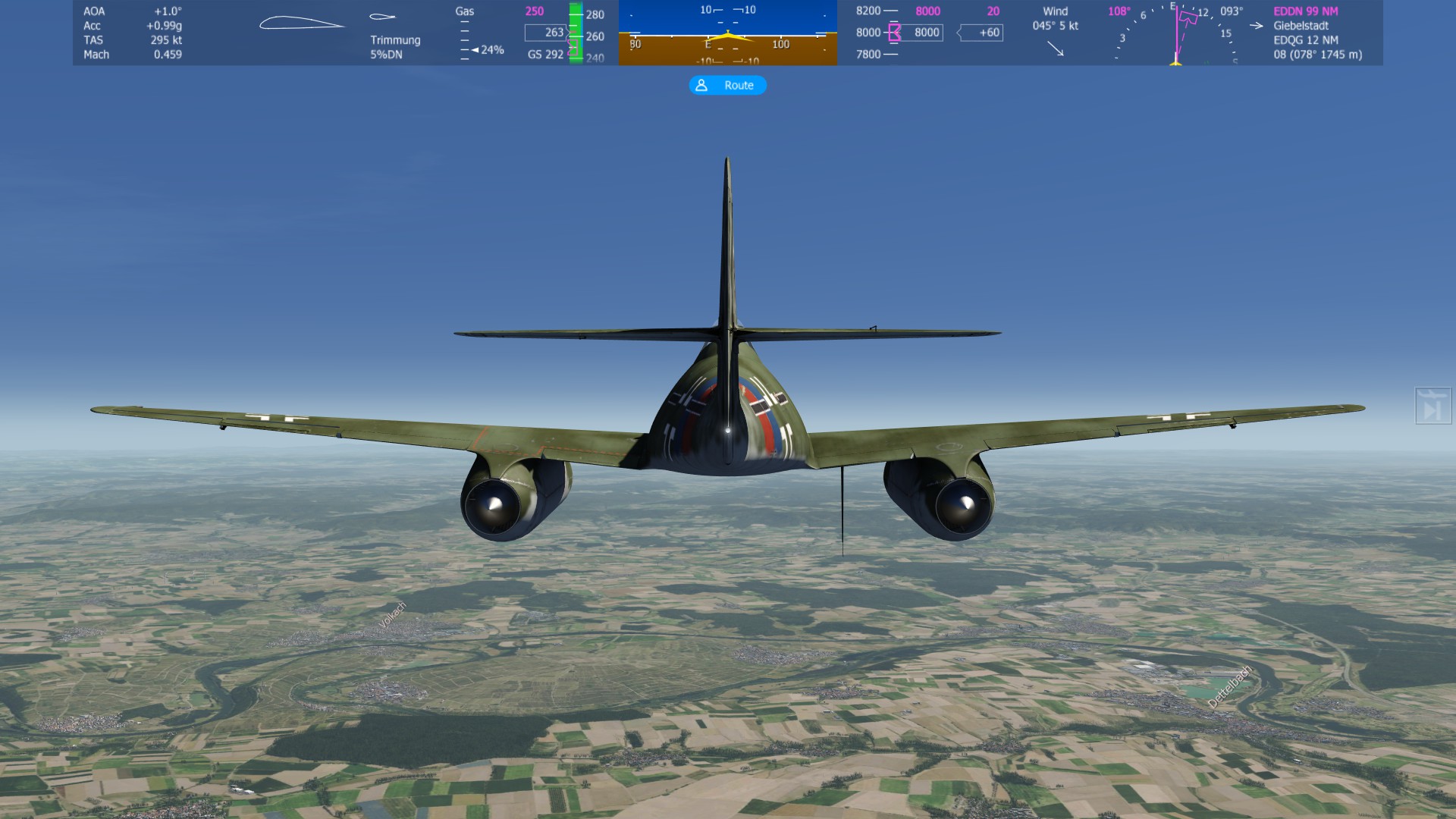Open the Route autopilot button
1456x819 pixels.
pyautogui.click(x=727, y=86)
